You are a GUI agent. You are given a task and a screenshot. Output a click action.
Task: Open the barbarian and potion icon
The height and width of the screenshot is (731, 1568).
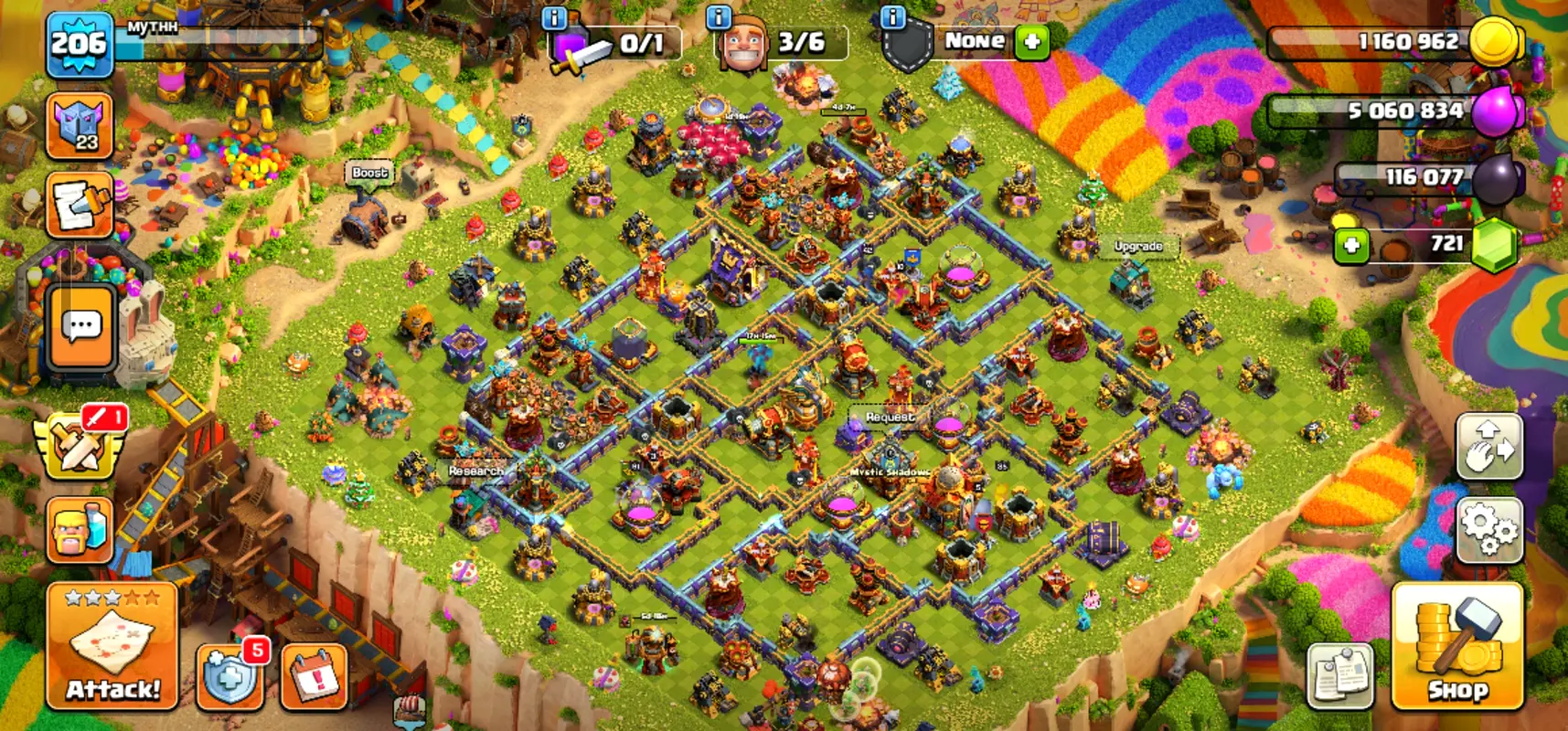pyautogui.click(x=80, y=529)
